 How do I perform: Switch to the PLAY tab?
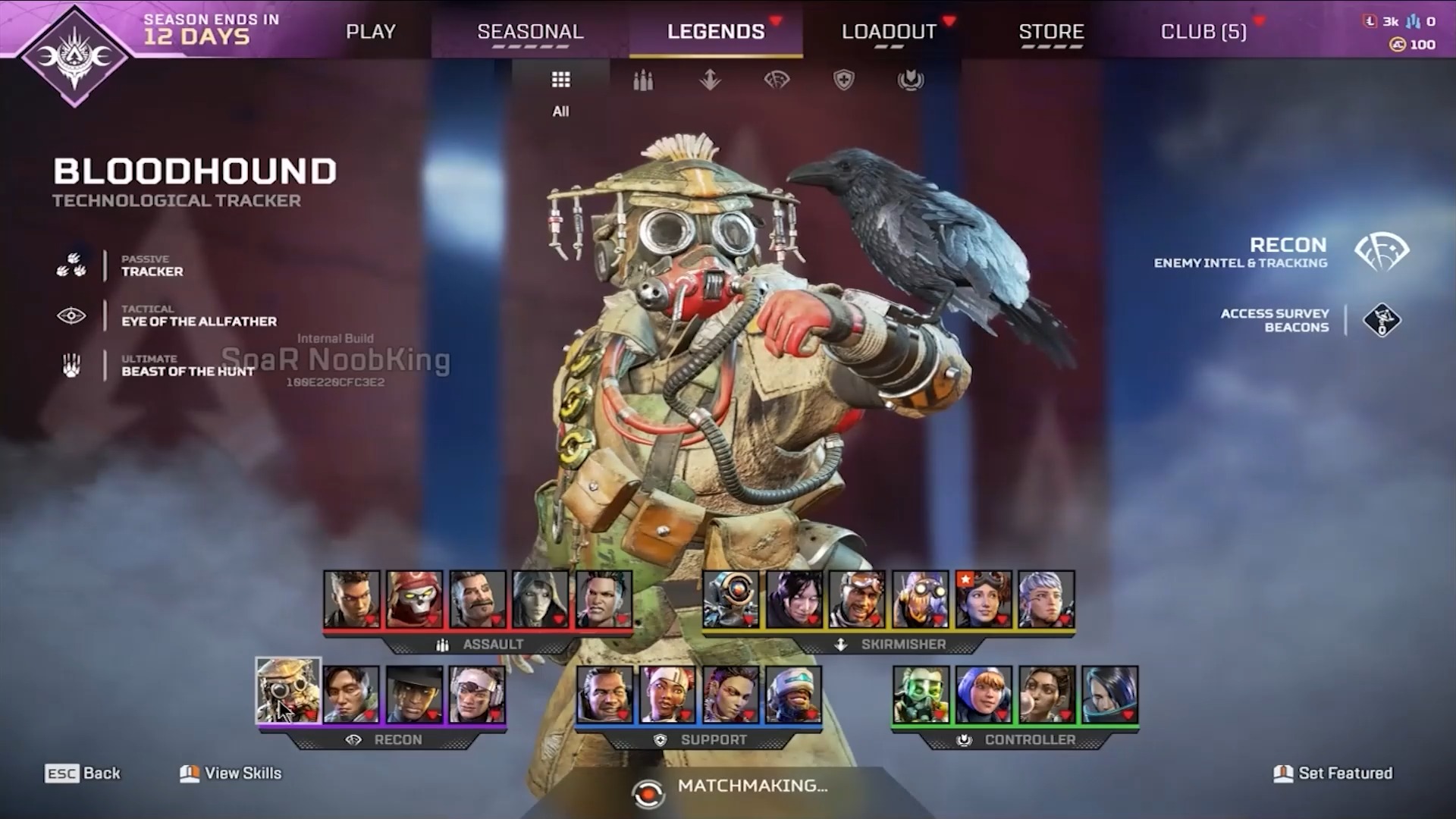pyautogui.click(x=371, y=31)
